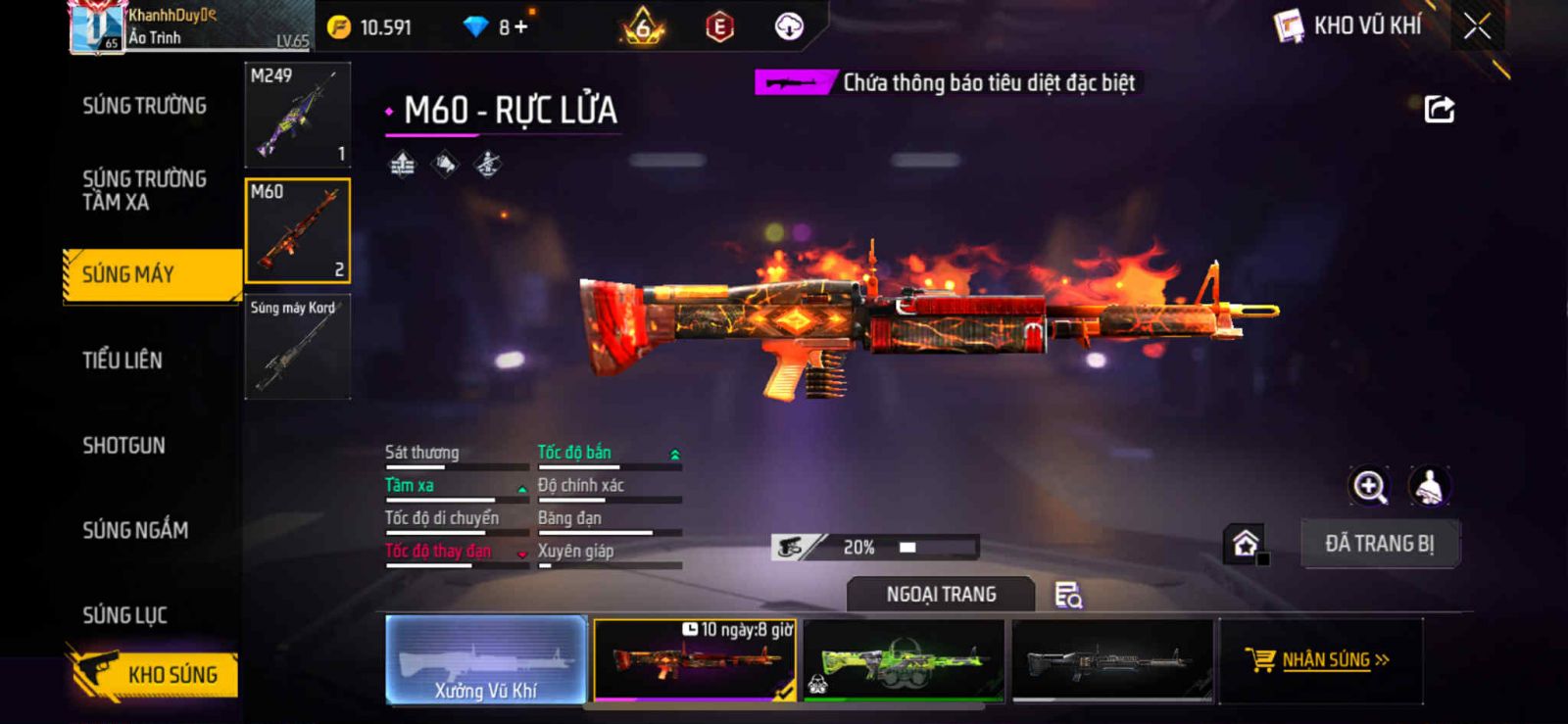
Task: Open the Nhận Súng link
Action: 1319,659
